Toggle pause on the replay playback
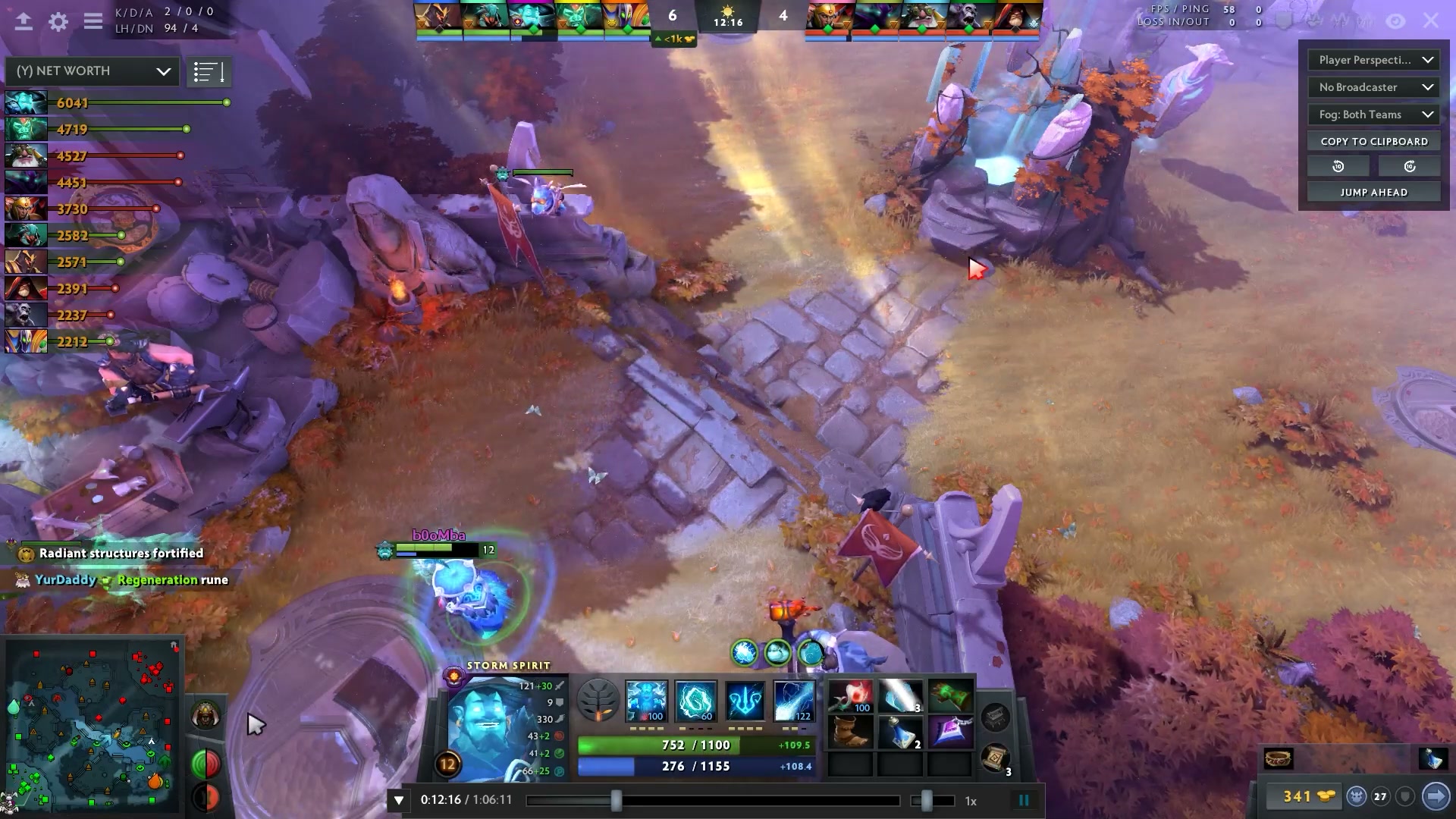The image size is (1456, 819). pos(1024,799)
